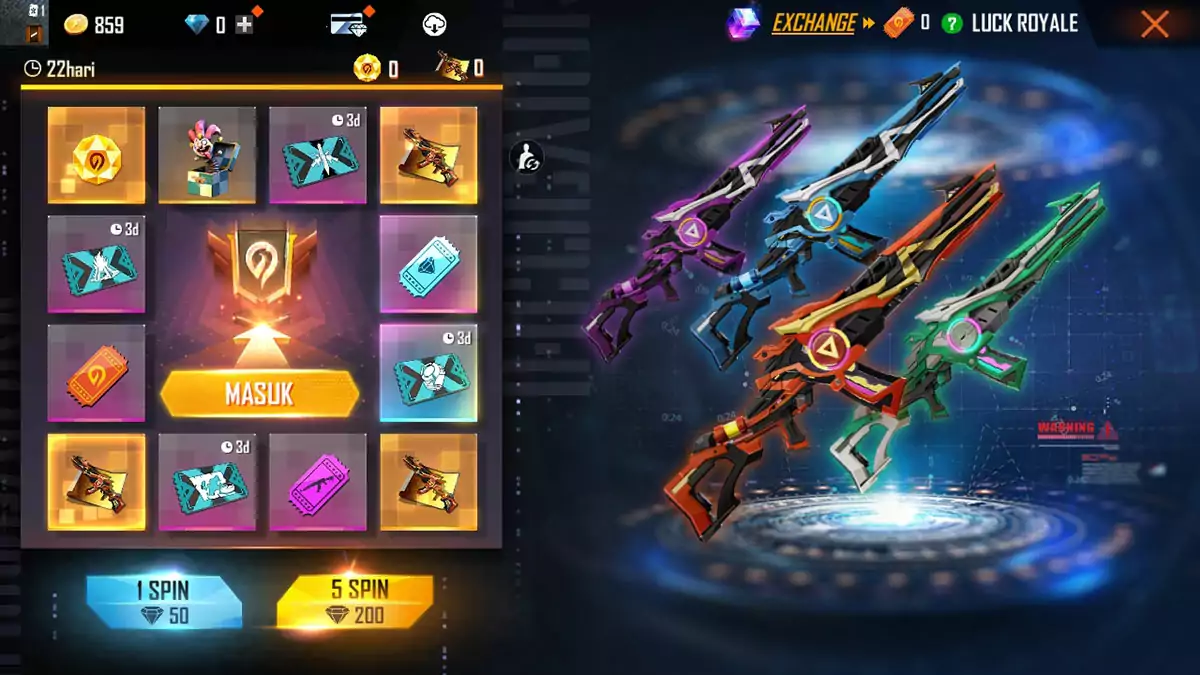Select the jester box prize tile

pyautogui.click(x=207, y=155)
